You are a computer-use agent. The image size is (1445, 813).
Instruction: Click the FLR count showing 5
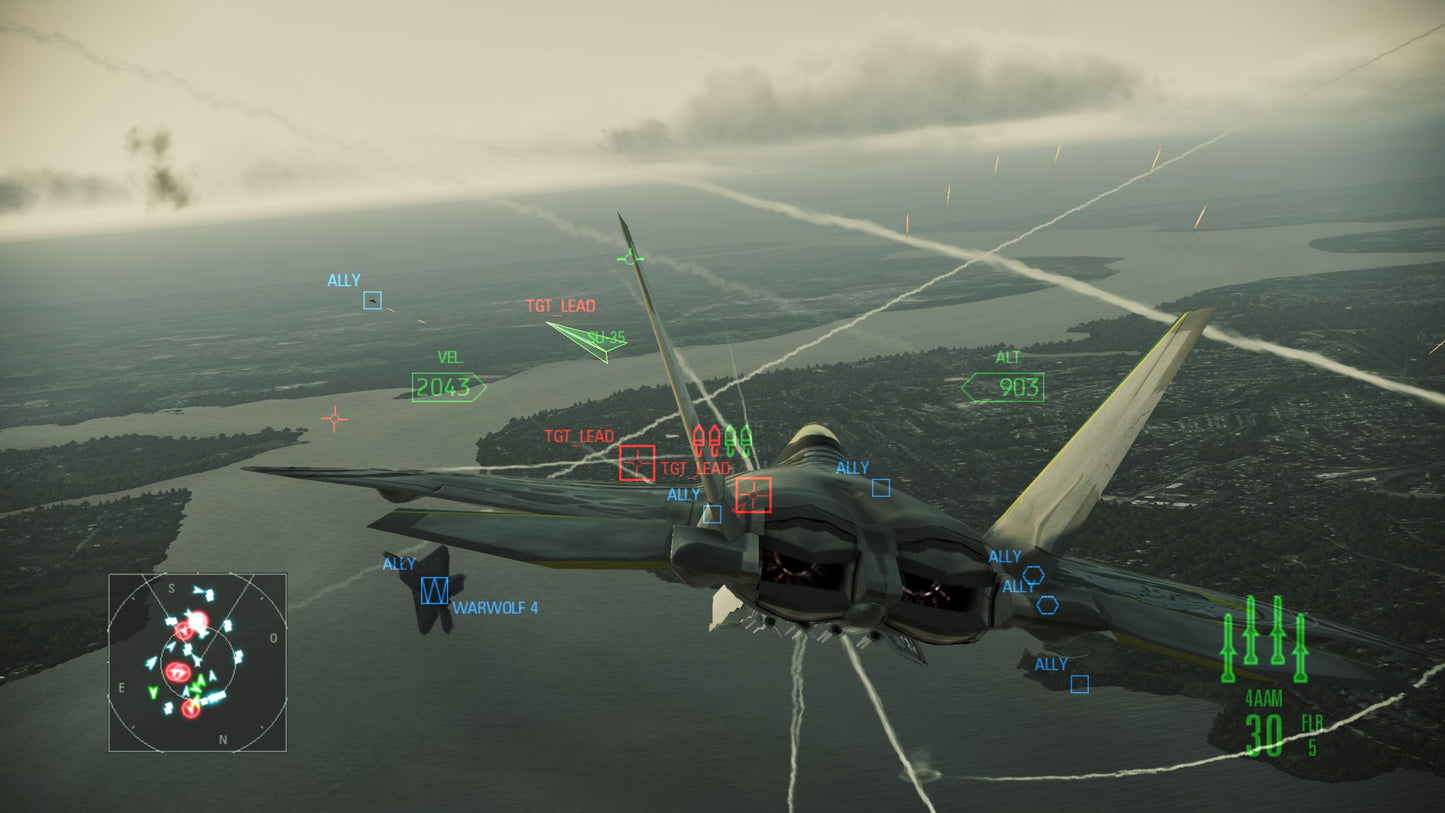(x=1313, y=745)
